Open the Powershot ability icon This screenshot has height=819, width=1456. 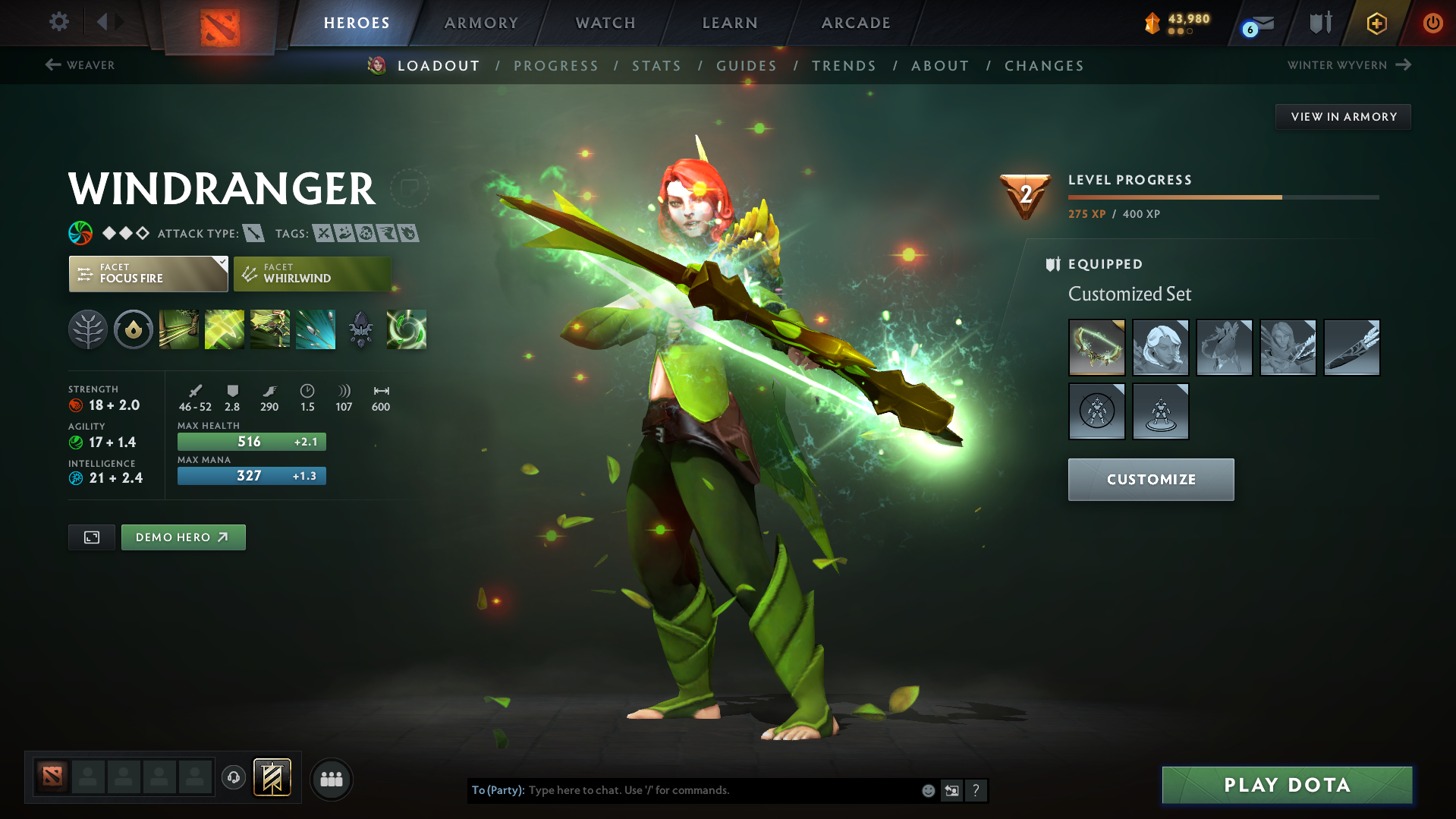click(224, 329)
